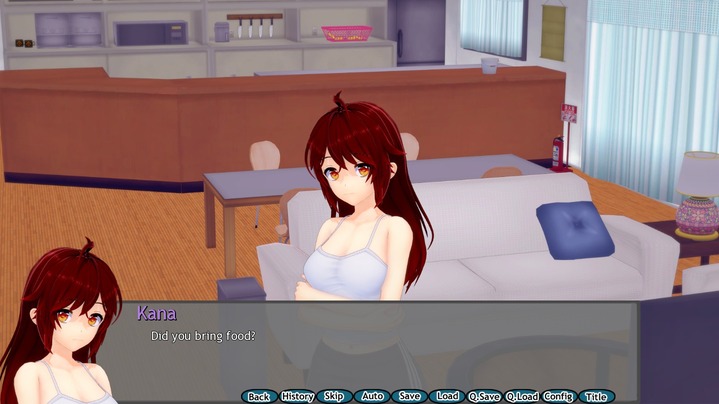Go back to the previous line
Screen dimensions: 719x404
pos(258,396)
